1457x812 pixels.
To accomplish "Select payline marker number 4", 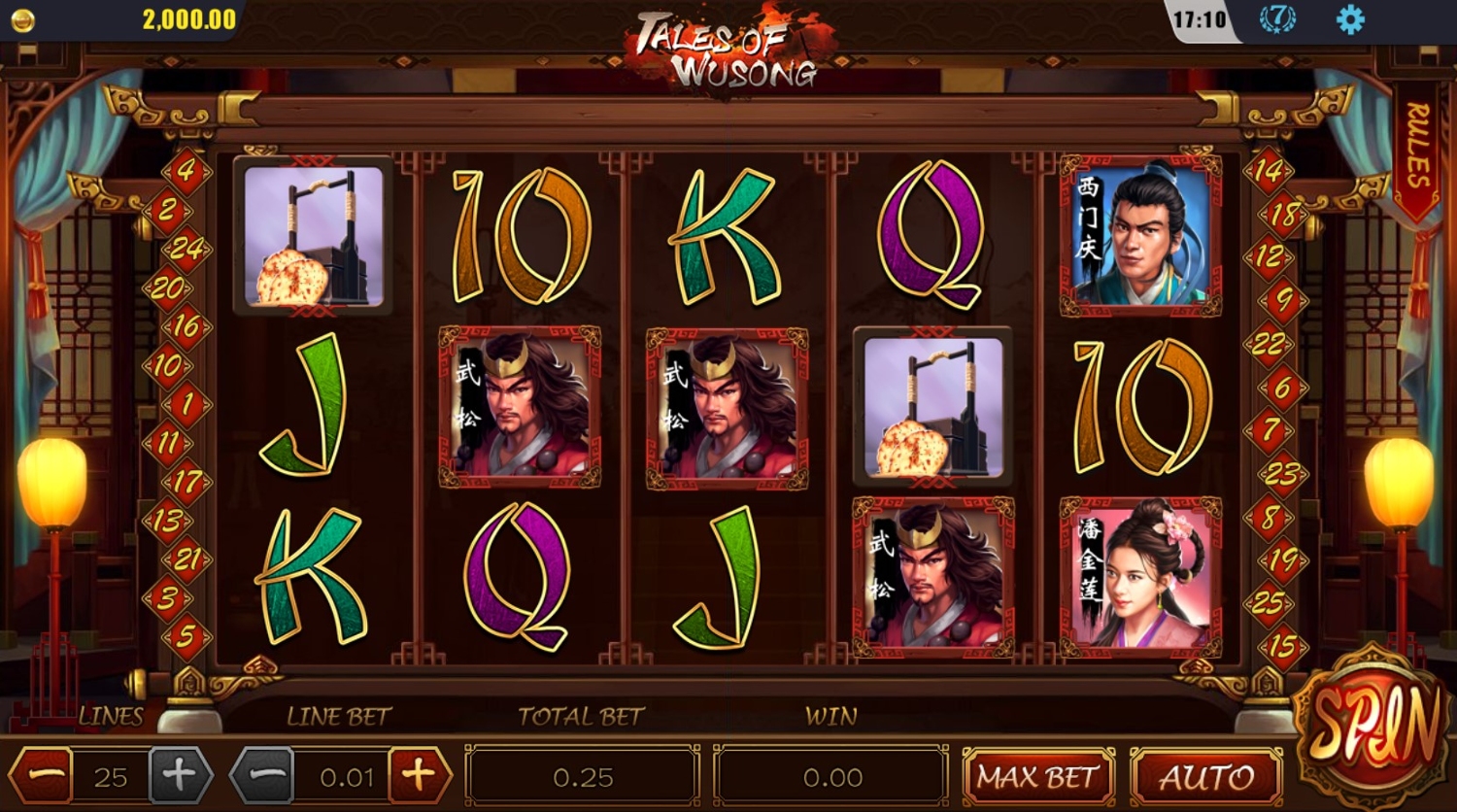I will (186, 172).
